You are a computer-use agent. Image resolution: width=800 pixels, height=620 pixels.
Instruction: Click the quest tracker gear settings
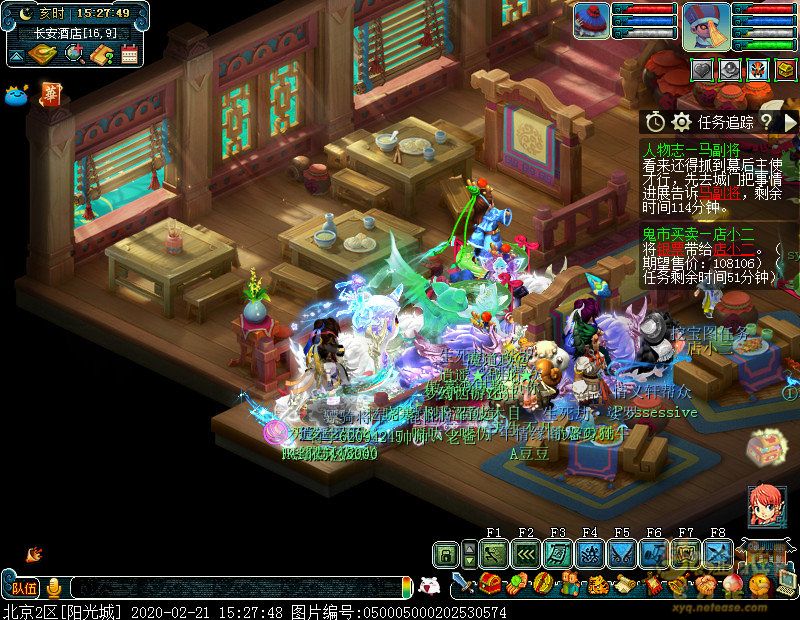click(681, 121)
